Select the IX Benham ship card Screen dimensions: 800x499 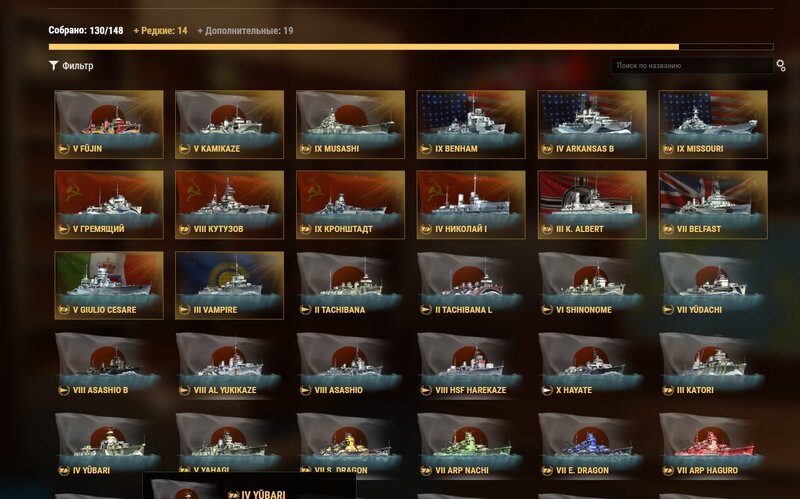coord(471,124)
